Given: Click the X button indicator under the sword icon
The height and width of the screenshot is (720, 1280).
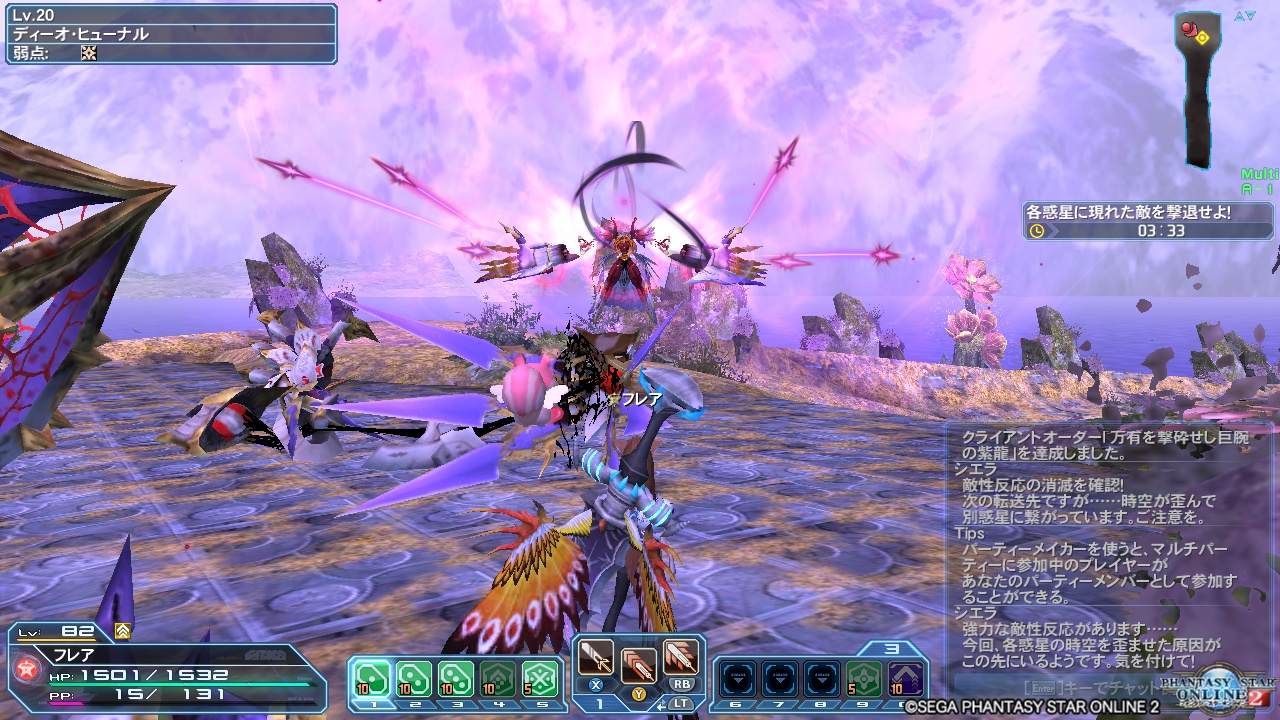Looking at the screenshot, I should click(x=593, y=683).
